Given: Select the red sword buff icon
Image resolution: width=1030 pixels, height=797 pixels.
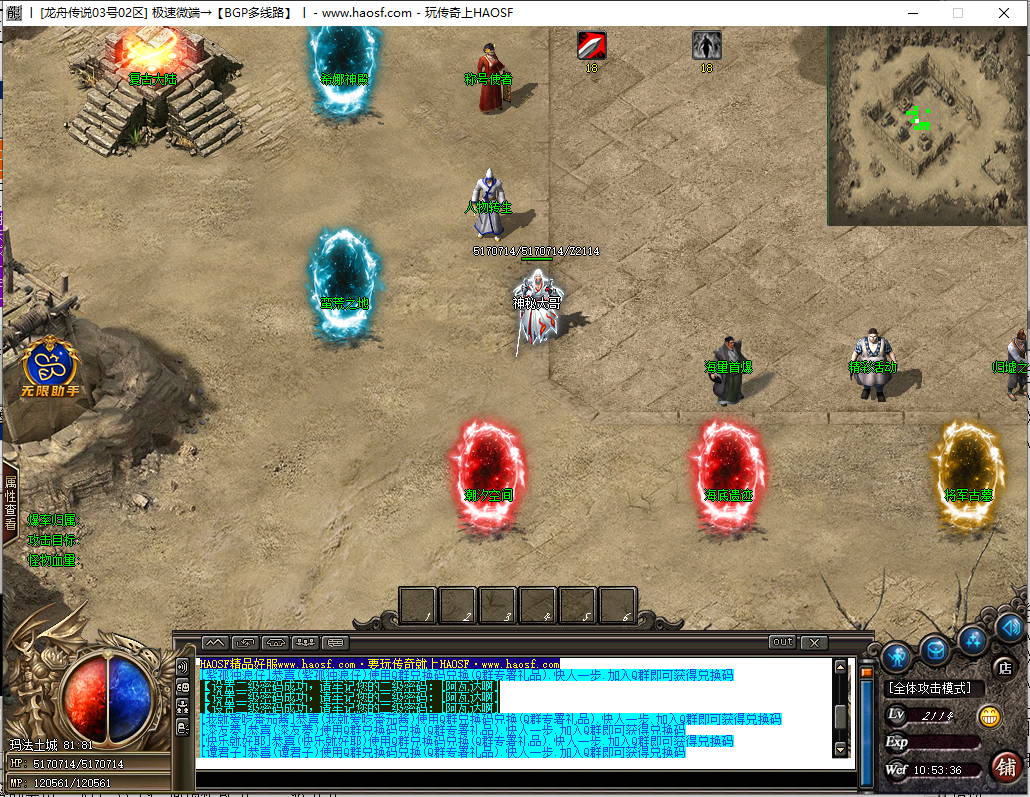Looking at the screenshot, I should point(591,45).
